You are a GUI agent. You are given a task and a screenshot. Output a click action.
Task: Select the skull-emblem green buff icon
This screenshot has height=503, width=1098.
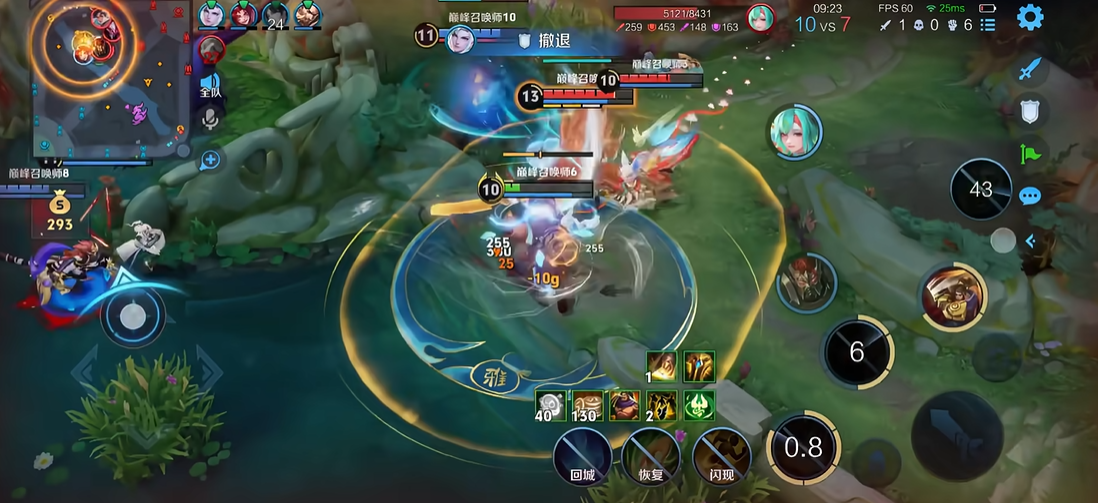pos(697,404)
